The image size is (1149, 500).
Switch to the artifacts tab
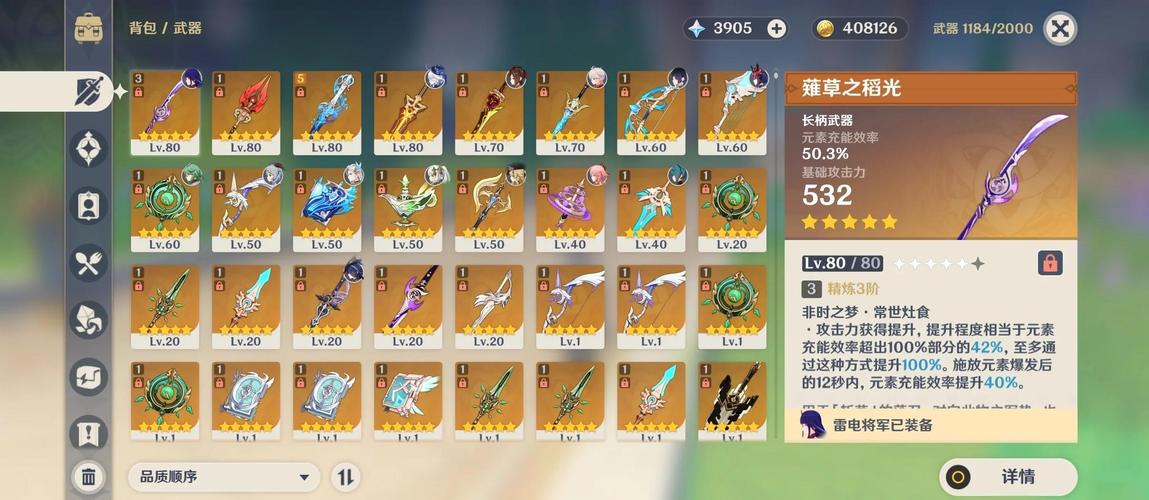pyautogui.click(x=88, y=148)
